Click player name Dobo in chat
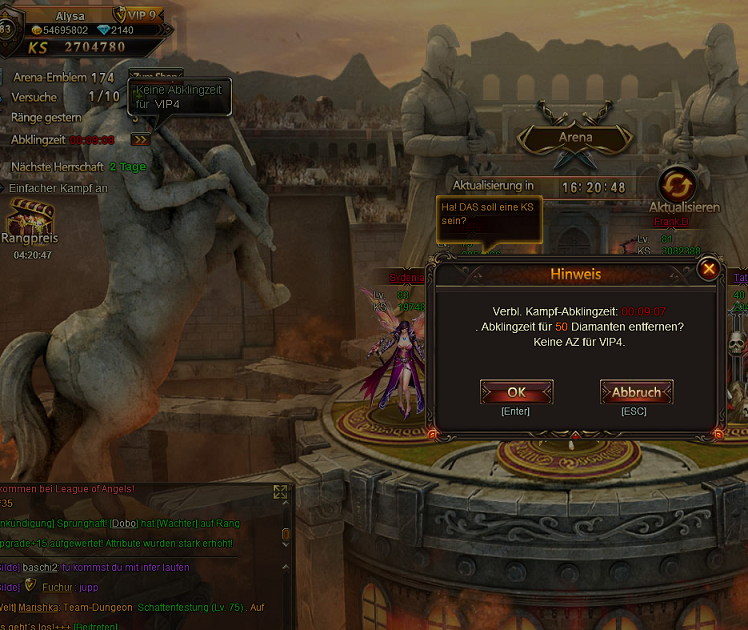Viewport: 748px width, 630px height. (x=124, y=523)
